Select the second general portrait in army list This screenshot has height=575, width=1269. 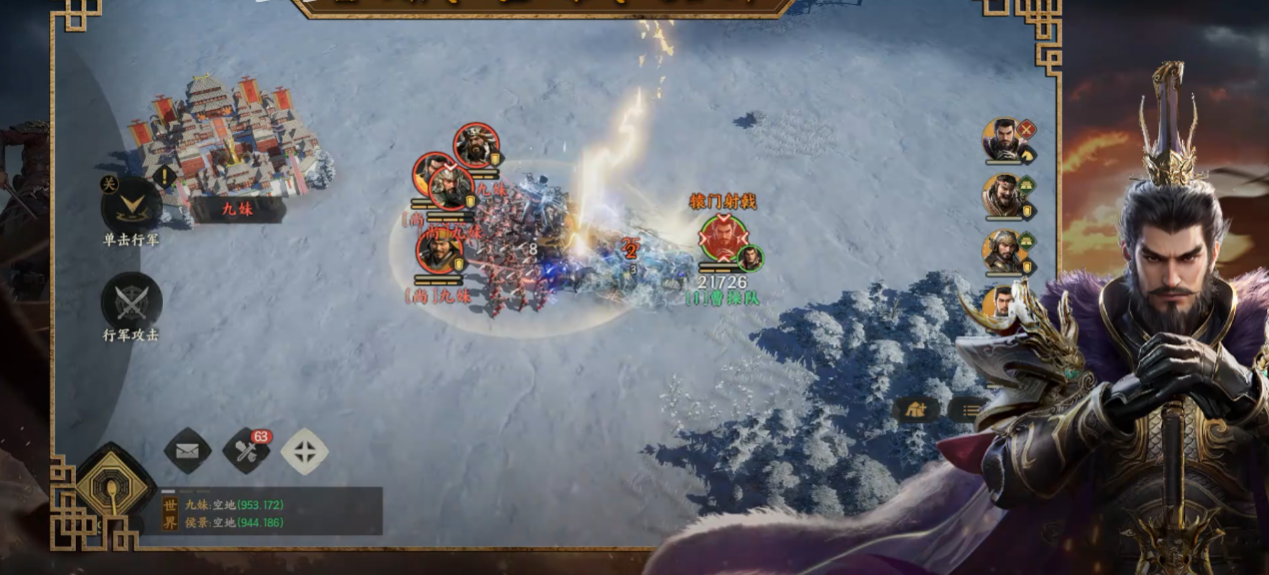(1005, 196)
